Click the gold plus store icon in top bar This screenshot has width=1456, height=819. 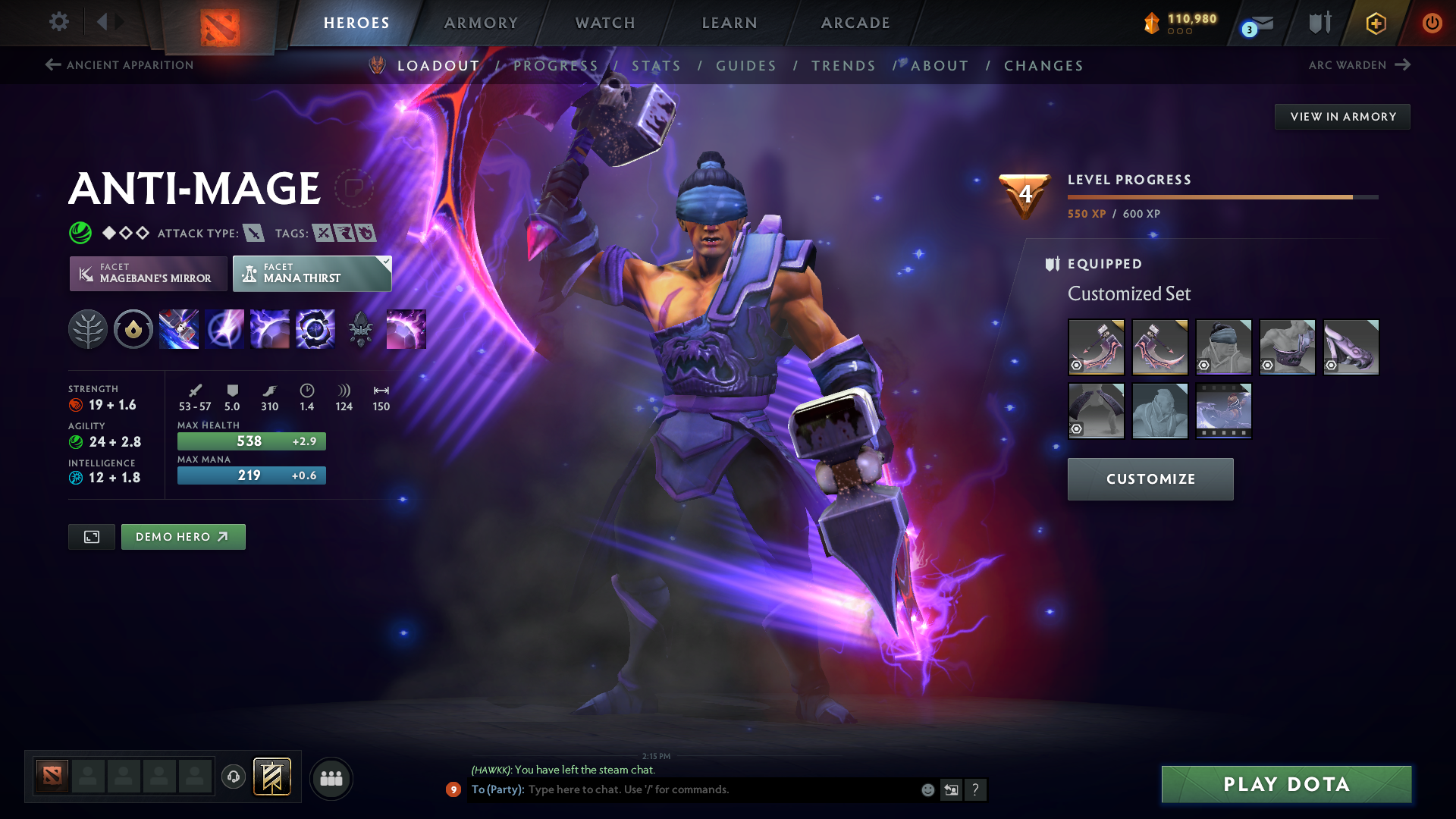tap(1375, 23)
